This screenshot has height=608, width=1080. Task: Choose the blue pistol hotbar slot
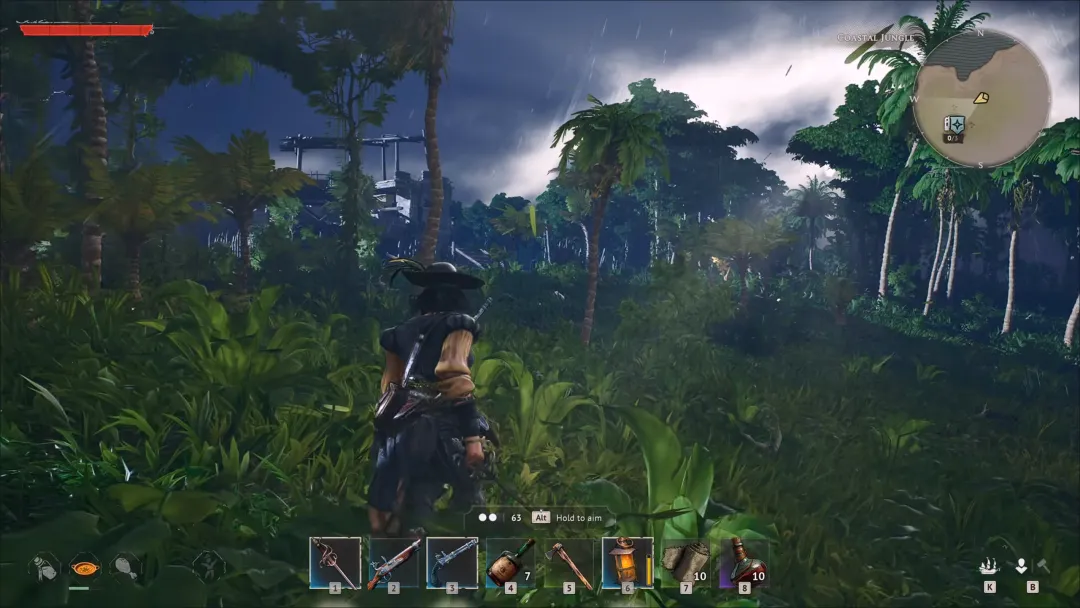click(452, 563)
